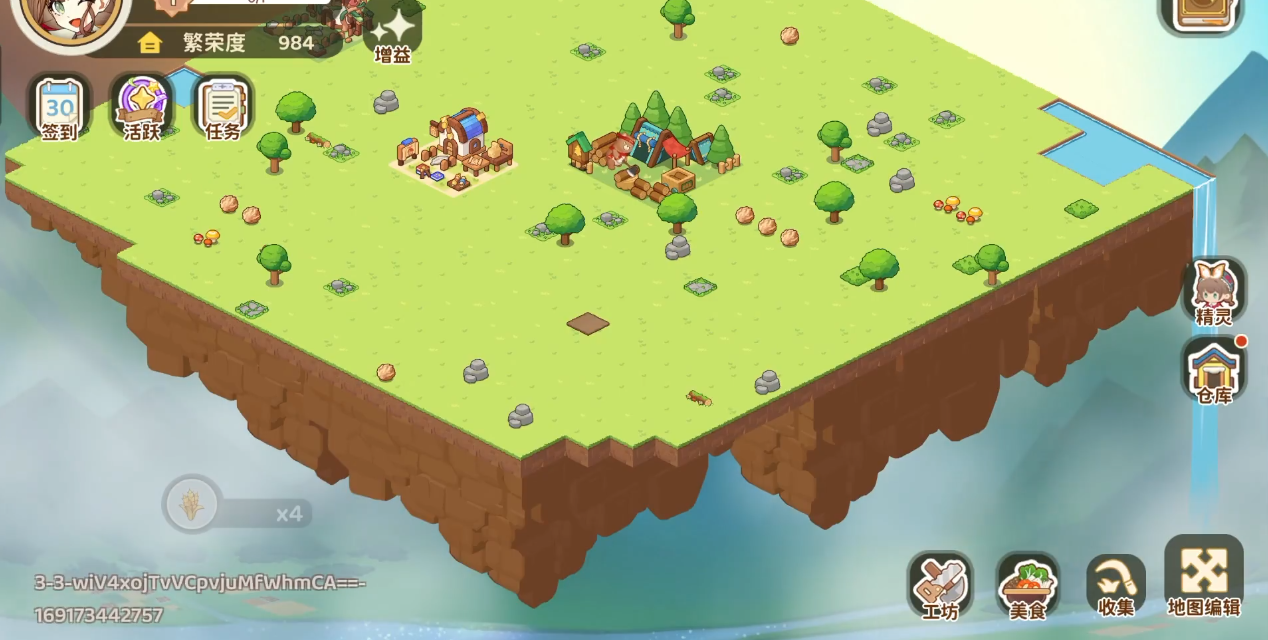Open the 仓库 warehouse

click(x=1214, y=370)
